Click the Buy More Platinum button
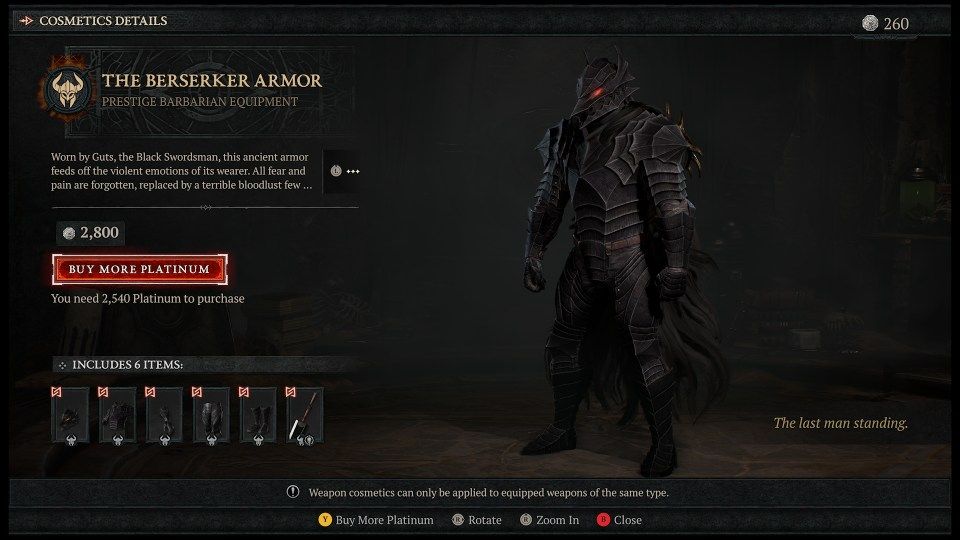960x540 pixels. click(x=140, y=269)
